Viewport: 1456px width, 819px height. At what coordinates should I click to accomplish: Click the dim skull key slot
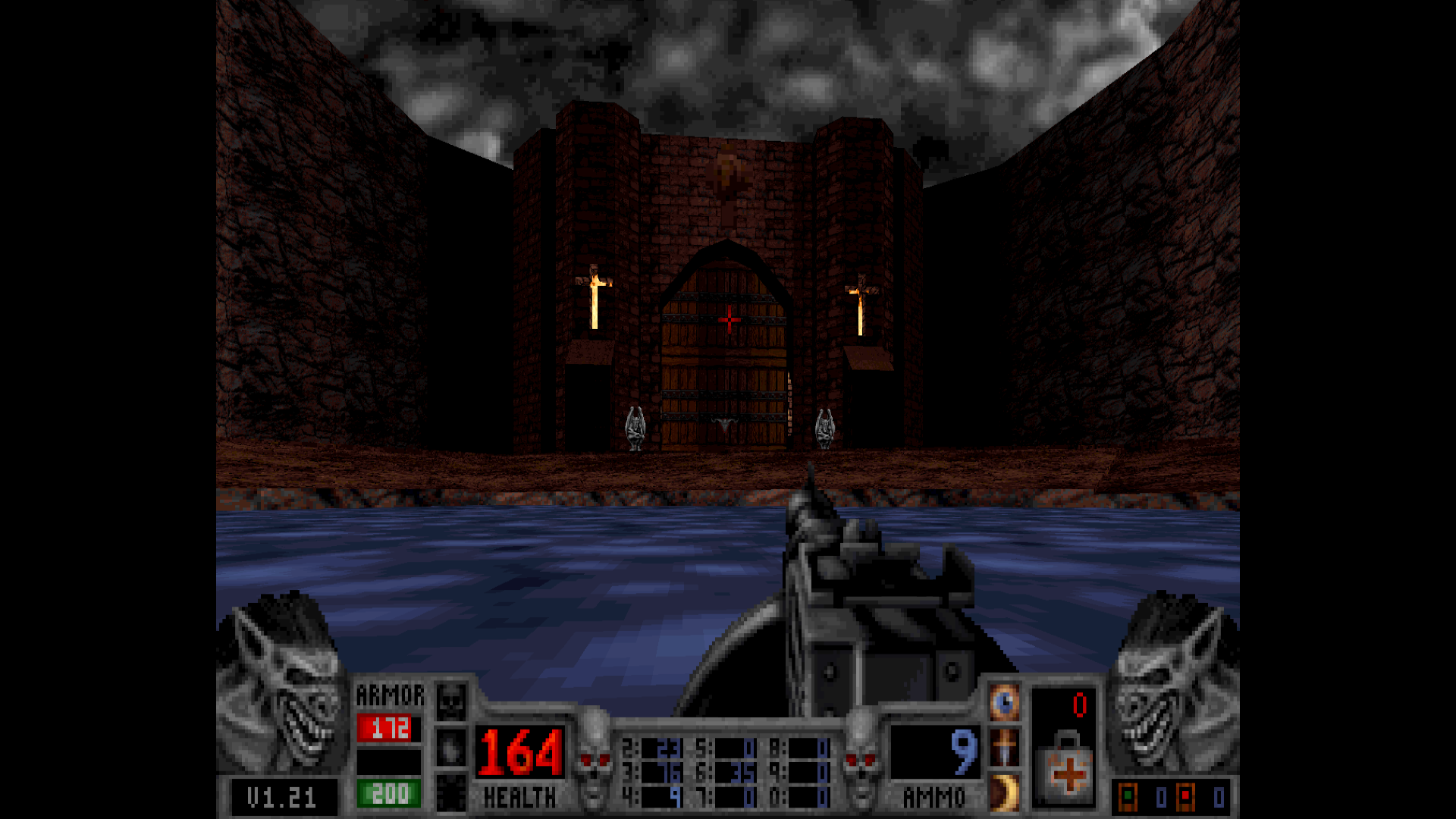coord(451,702)
